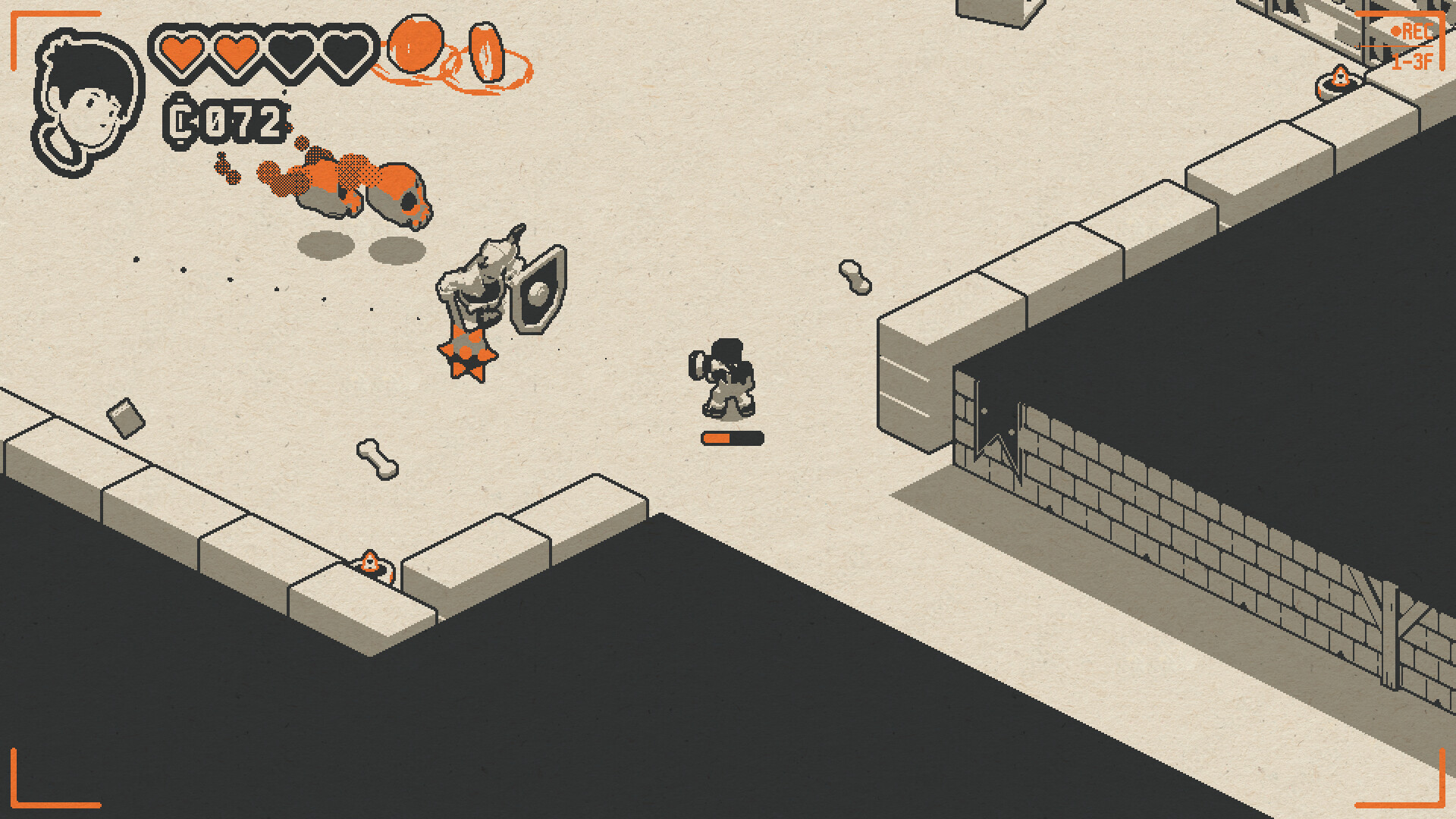Click the orange charge bar under the player

(731, 438)
